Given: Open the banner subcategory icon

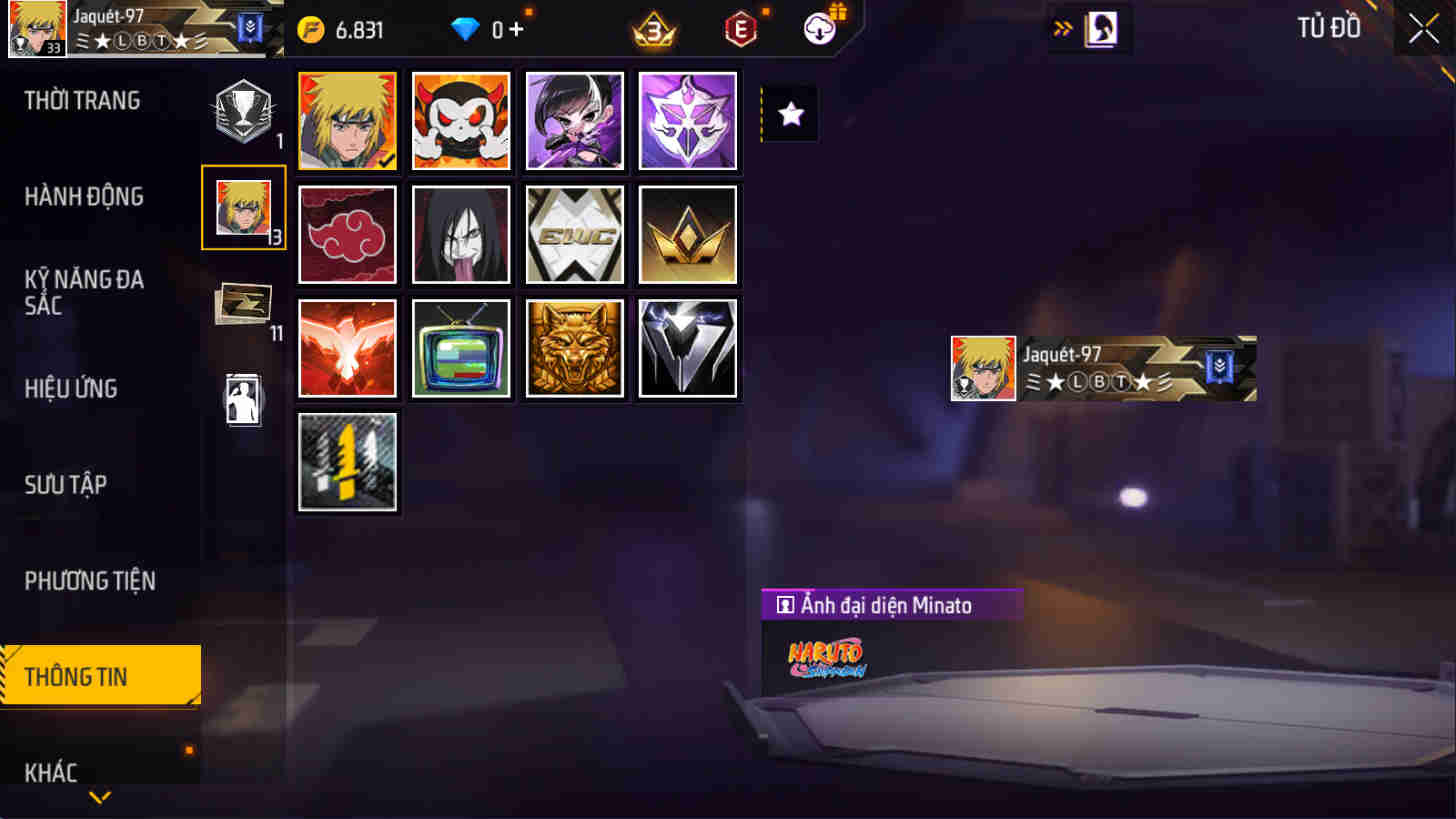Looking at the screenshot, I should click(x=243, y=300).
